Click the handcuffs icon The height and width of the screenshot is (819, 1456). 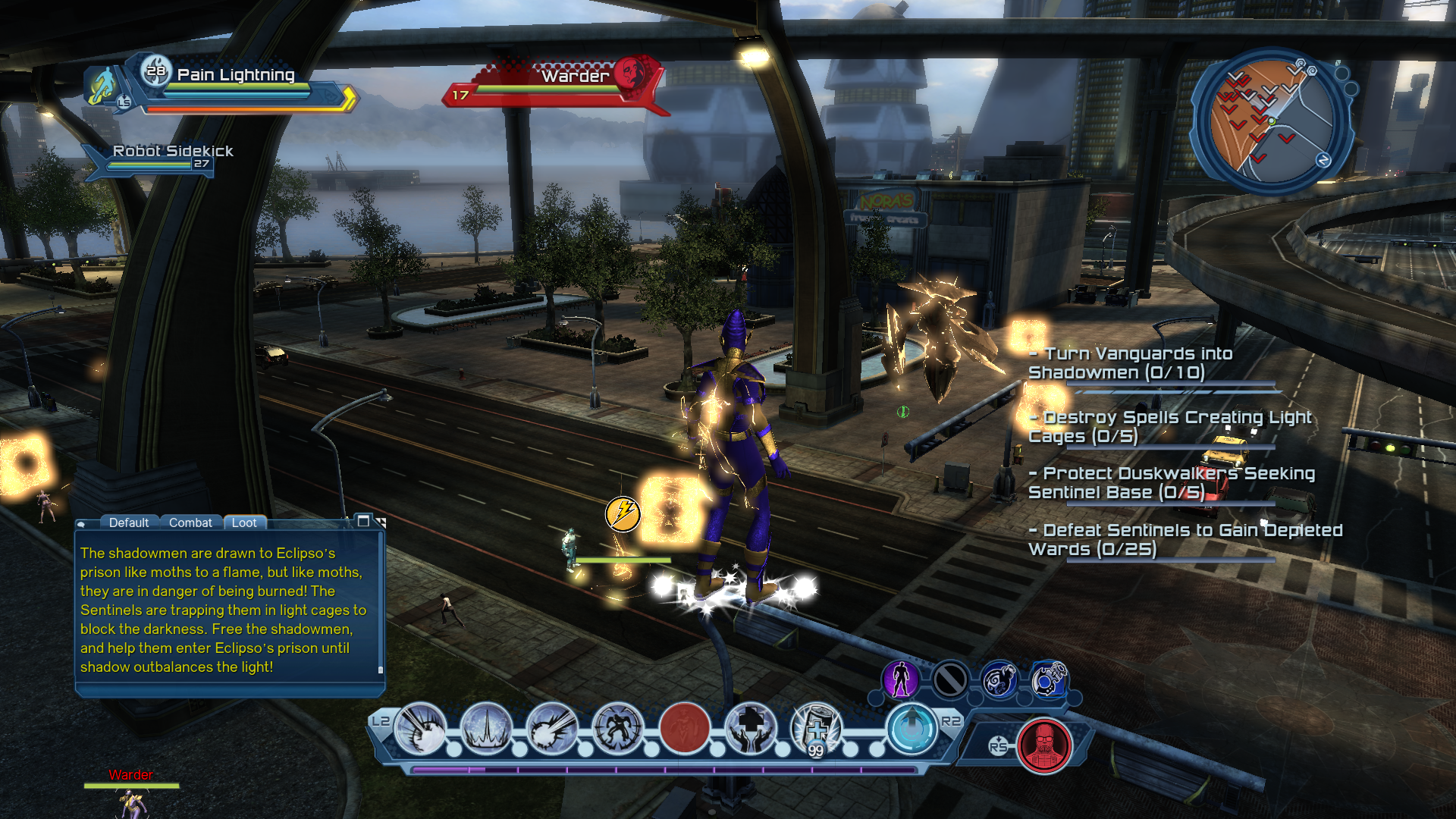coord(1049,679)
